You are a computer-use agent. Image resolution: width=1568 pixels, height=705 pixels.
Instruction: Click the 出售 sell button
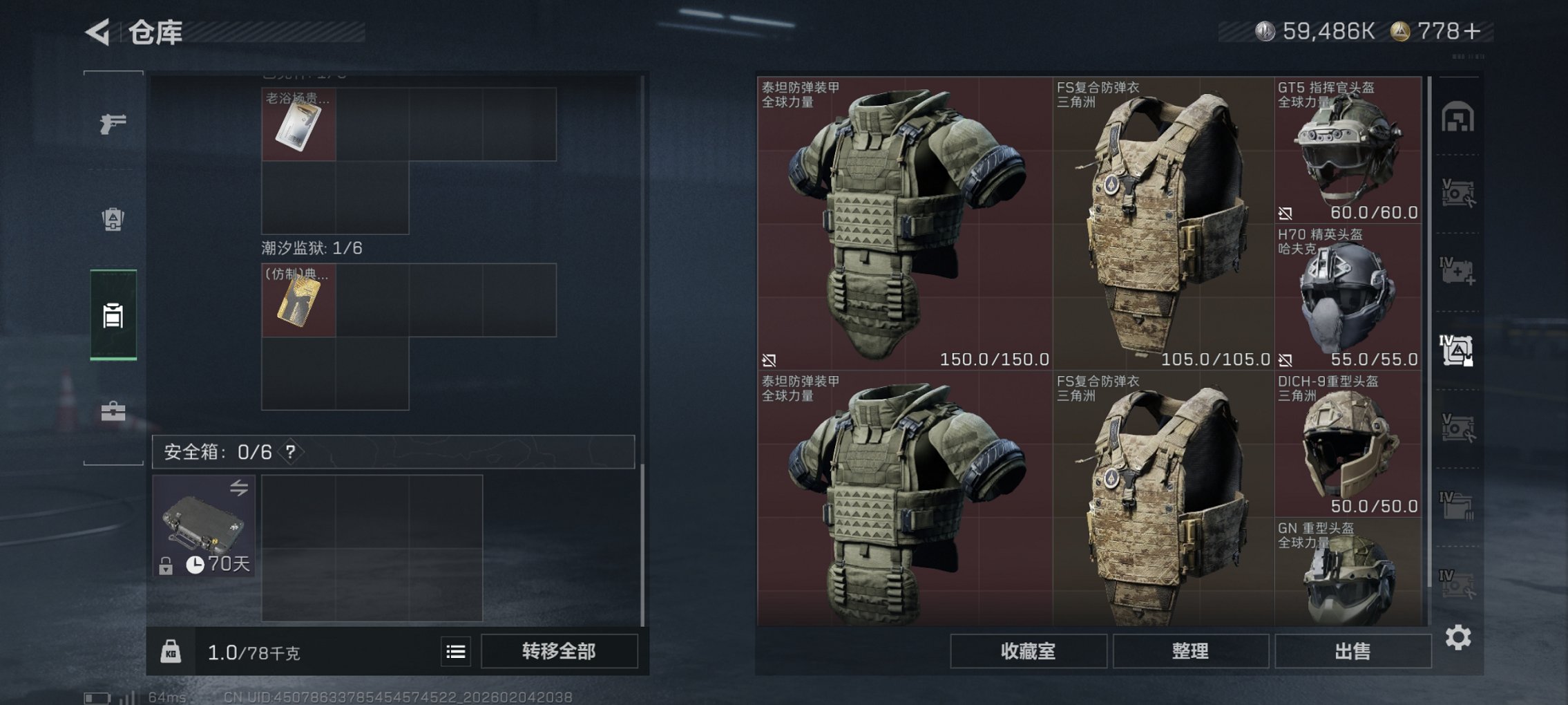coord(1355,650)
